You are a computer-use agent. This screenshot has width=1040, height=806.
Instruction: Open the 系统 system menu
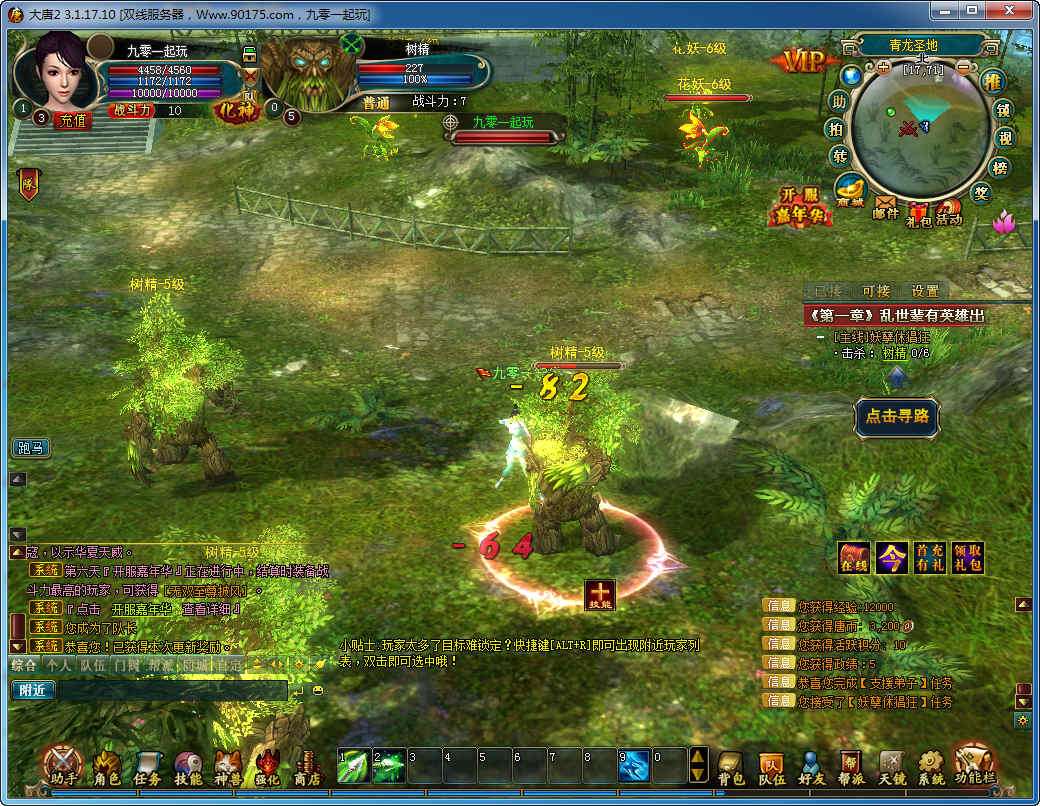click(931, 767)
